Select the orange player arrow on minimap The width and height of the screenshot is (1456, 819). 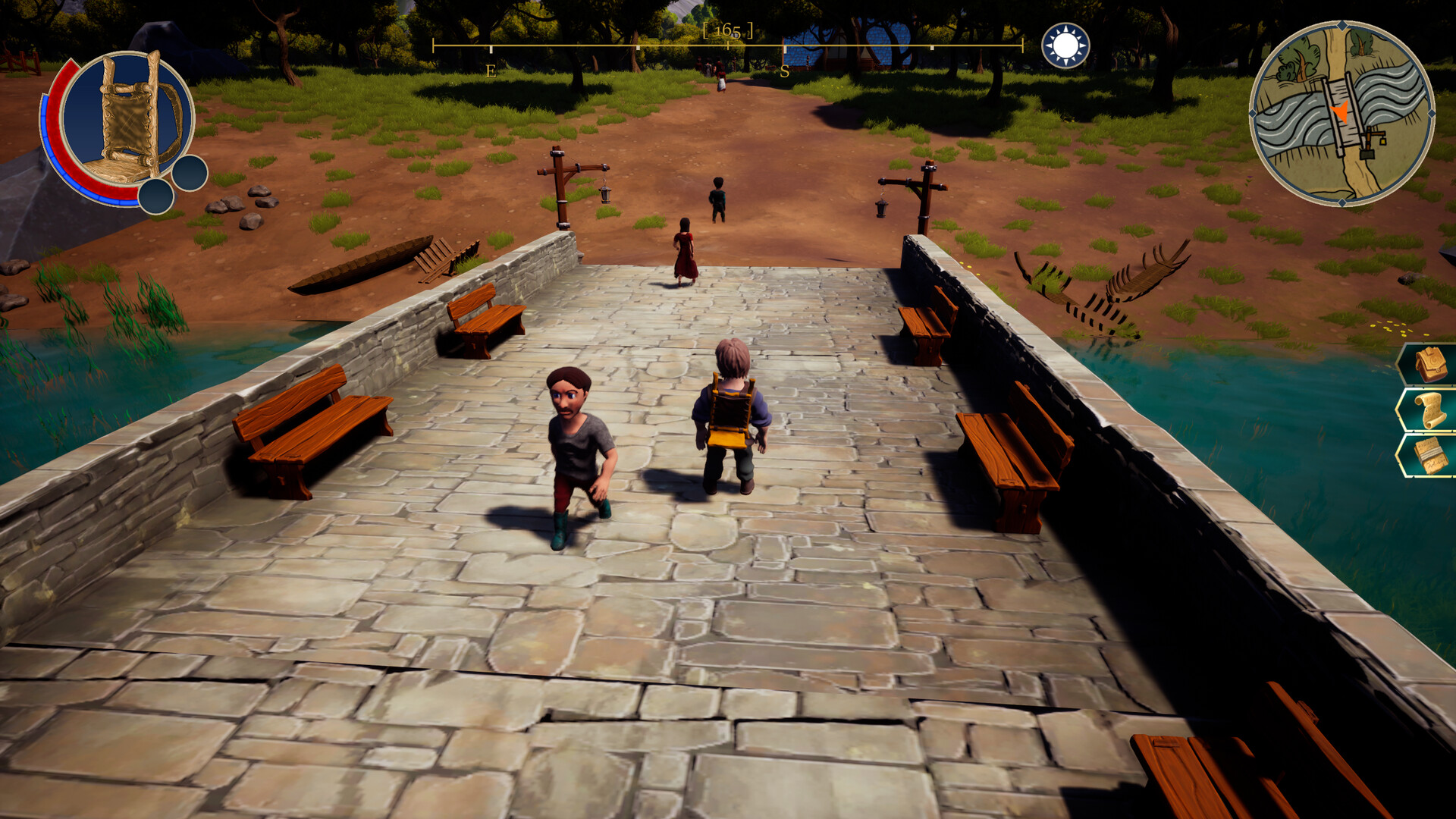1341,114
